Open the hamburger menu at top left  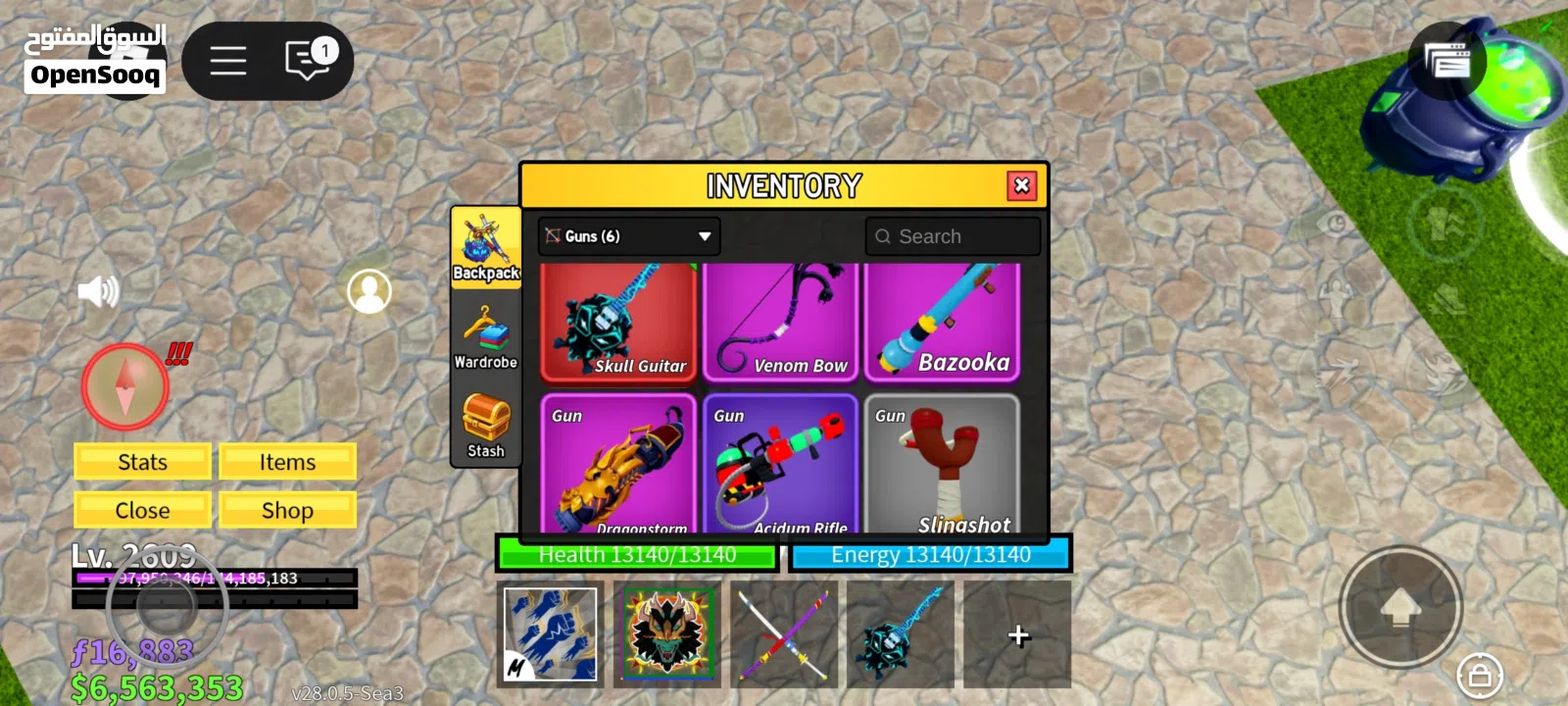coord(226,60)
